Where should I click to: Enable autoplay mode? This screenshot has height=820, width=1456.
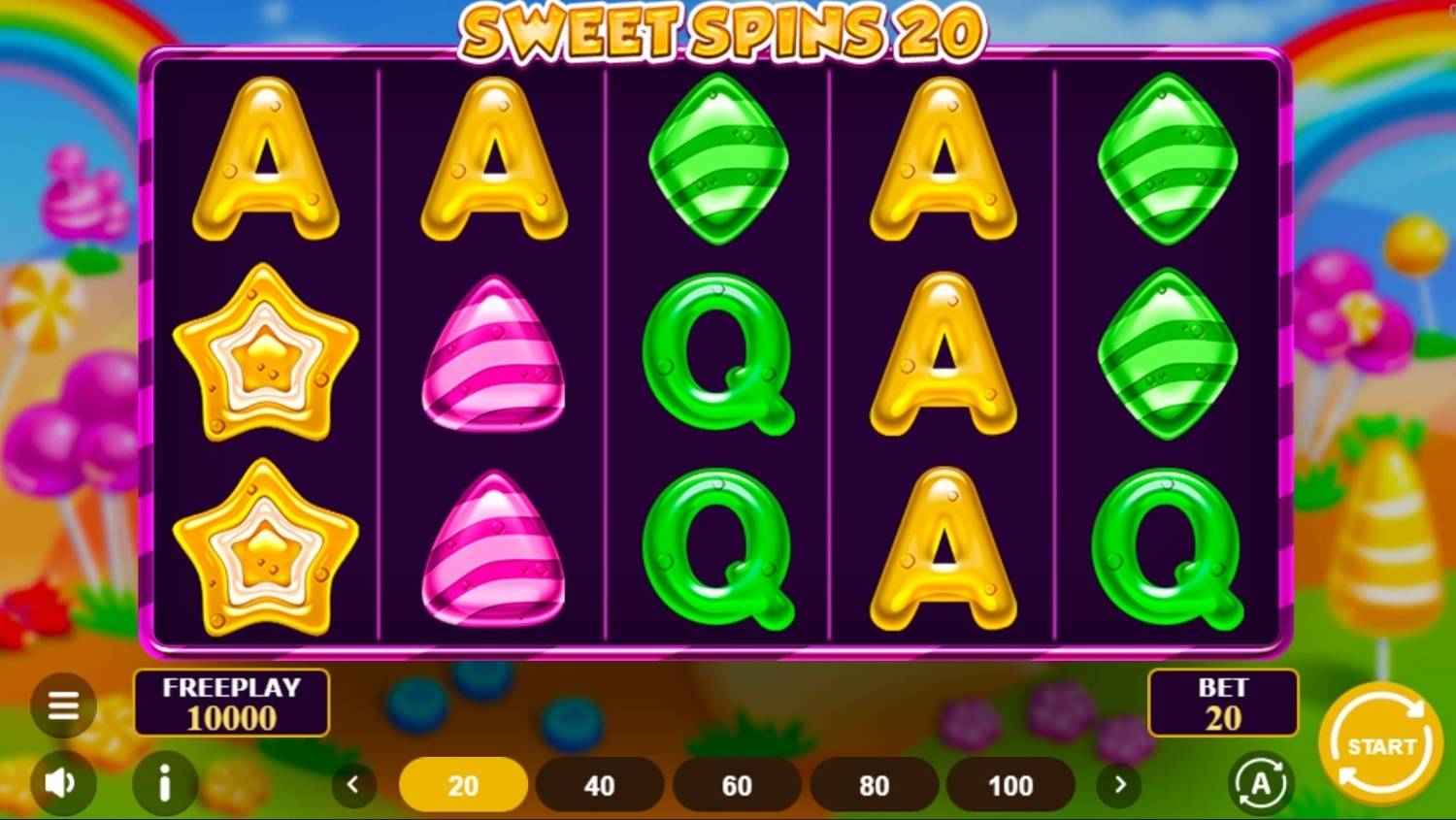pyautogui.click(x=1260, y=783)
